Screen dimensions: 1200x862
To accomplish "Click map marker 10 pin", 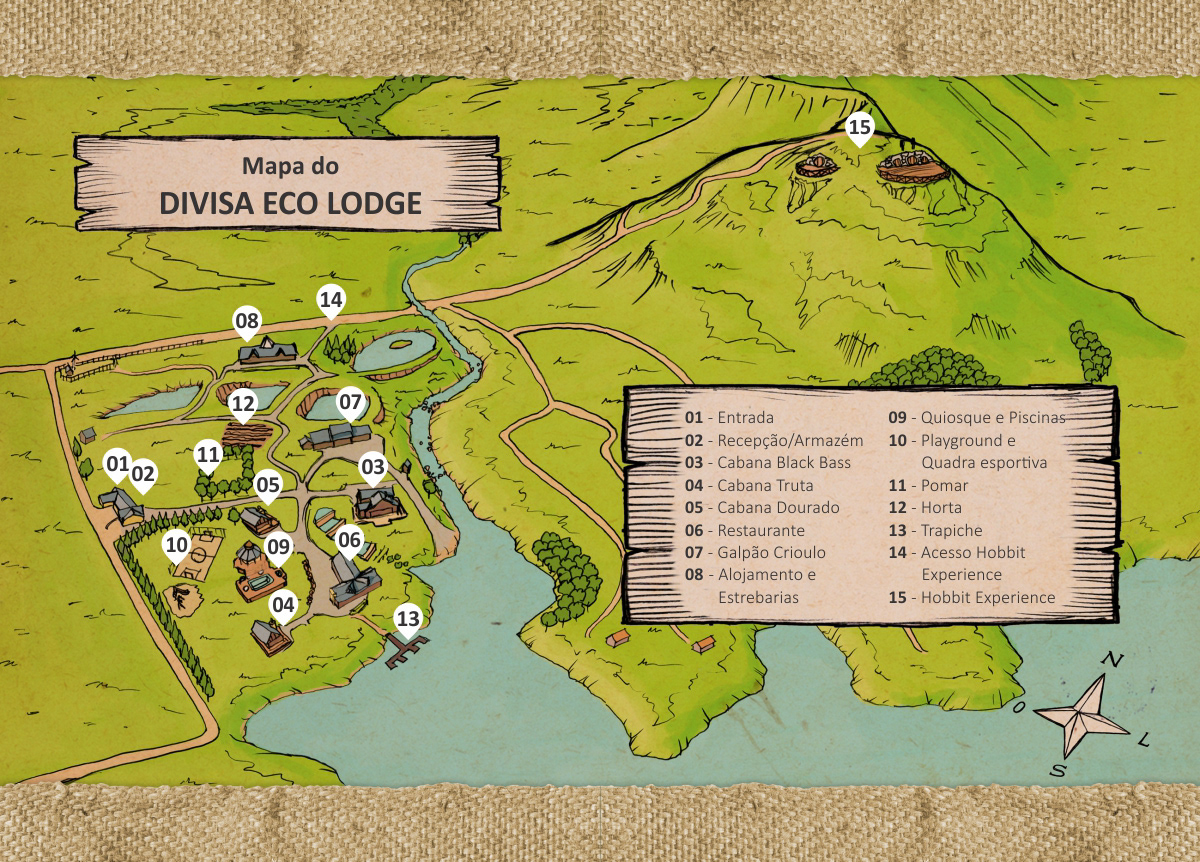I will point(177,546).
